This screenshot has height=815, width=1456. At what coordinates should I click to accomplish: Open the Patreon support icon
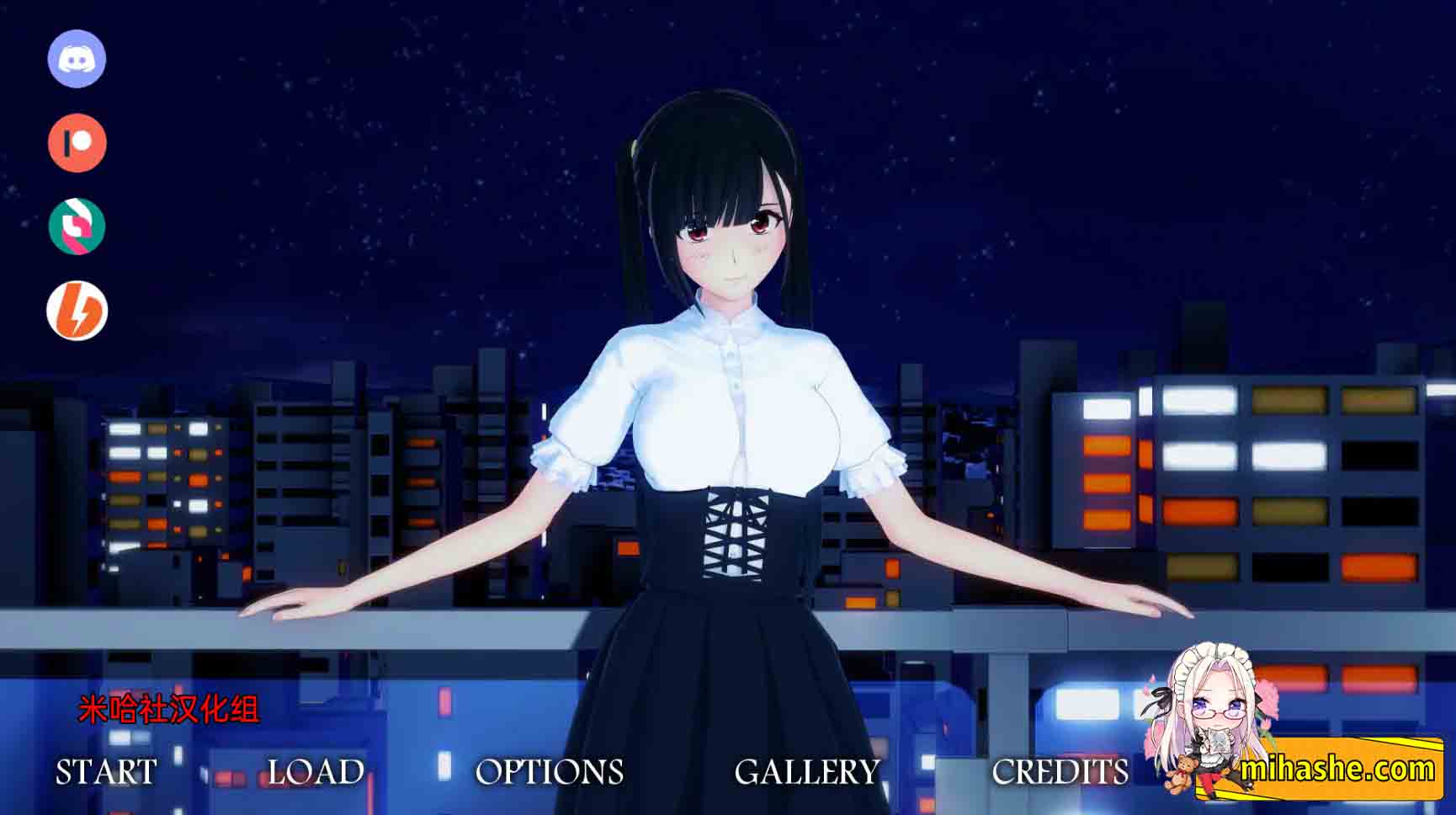76,143
